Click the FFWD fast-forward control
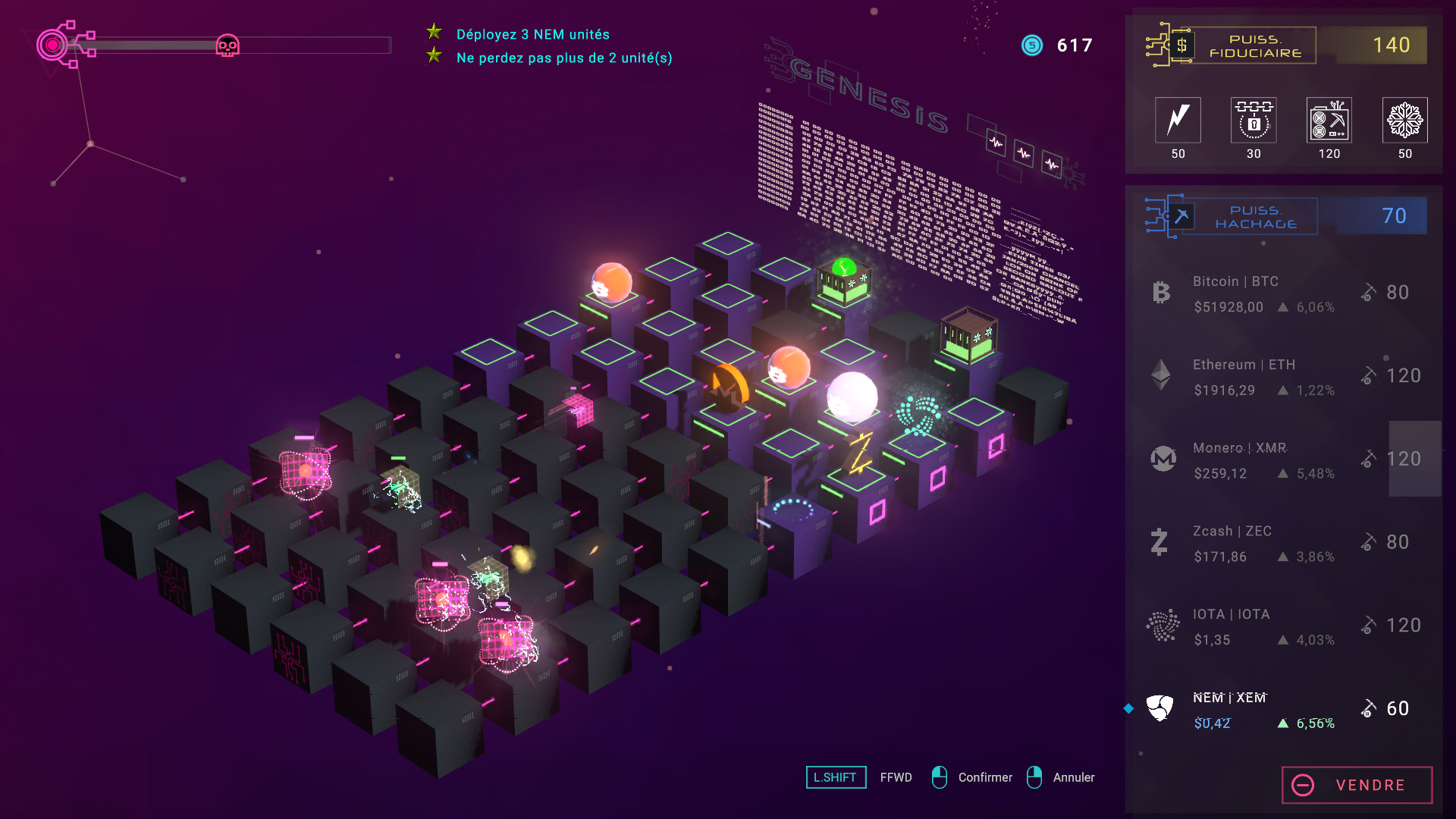The height and width of the screenshot is (819, 1456). coord(895,777)
